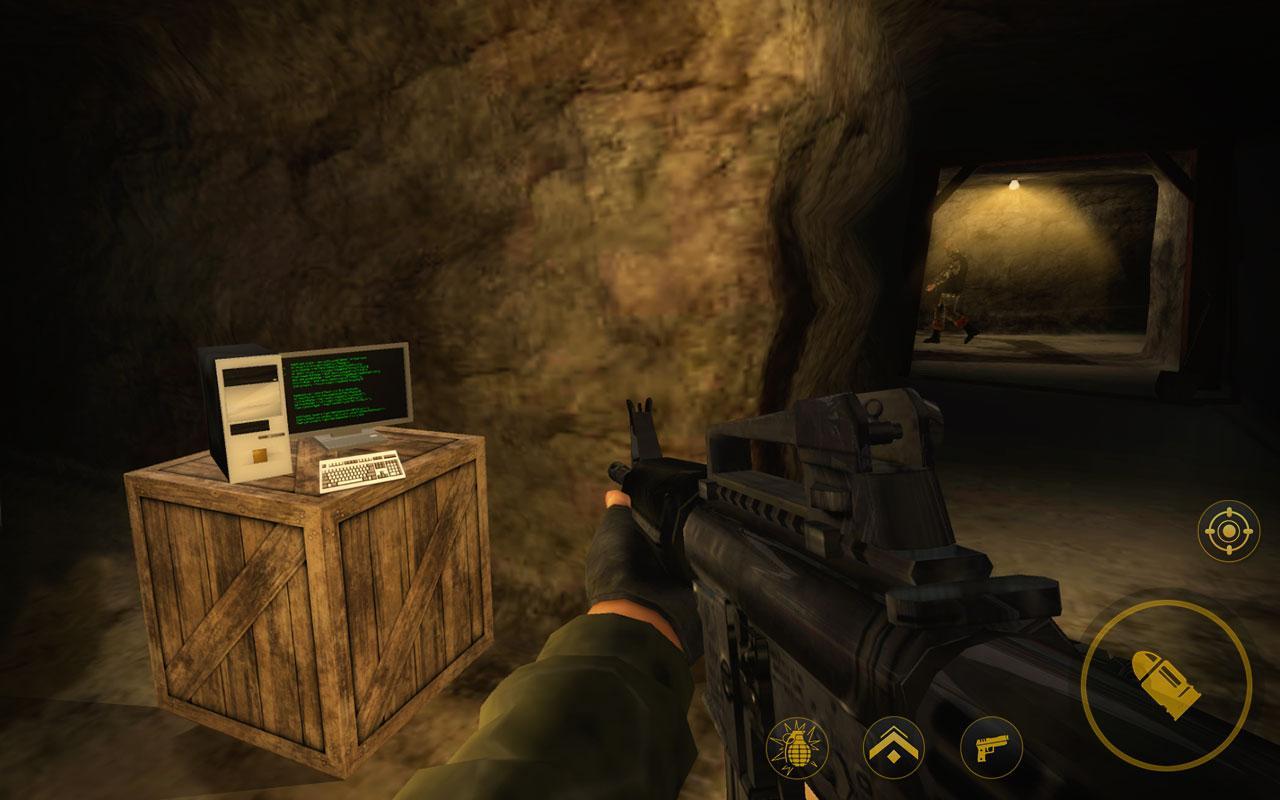The width and height of the screenshot is (1280, 800).
Task: Tap the double chevron button
Action: pos(893,748)
